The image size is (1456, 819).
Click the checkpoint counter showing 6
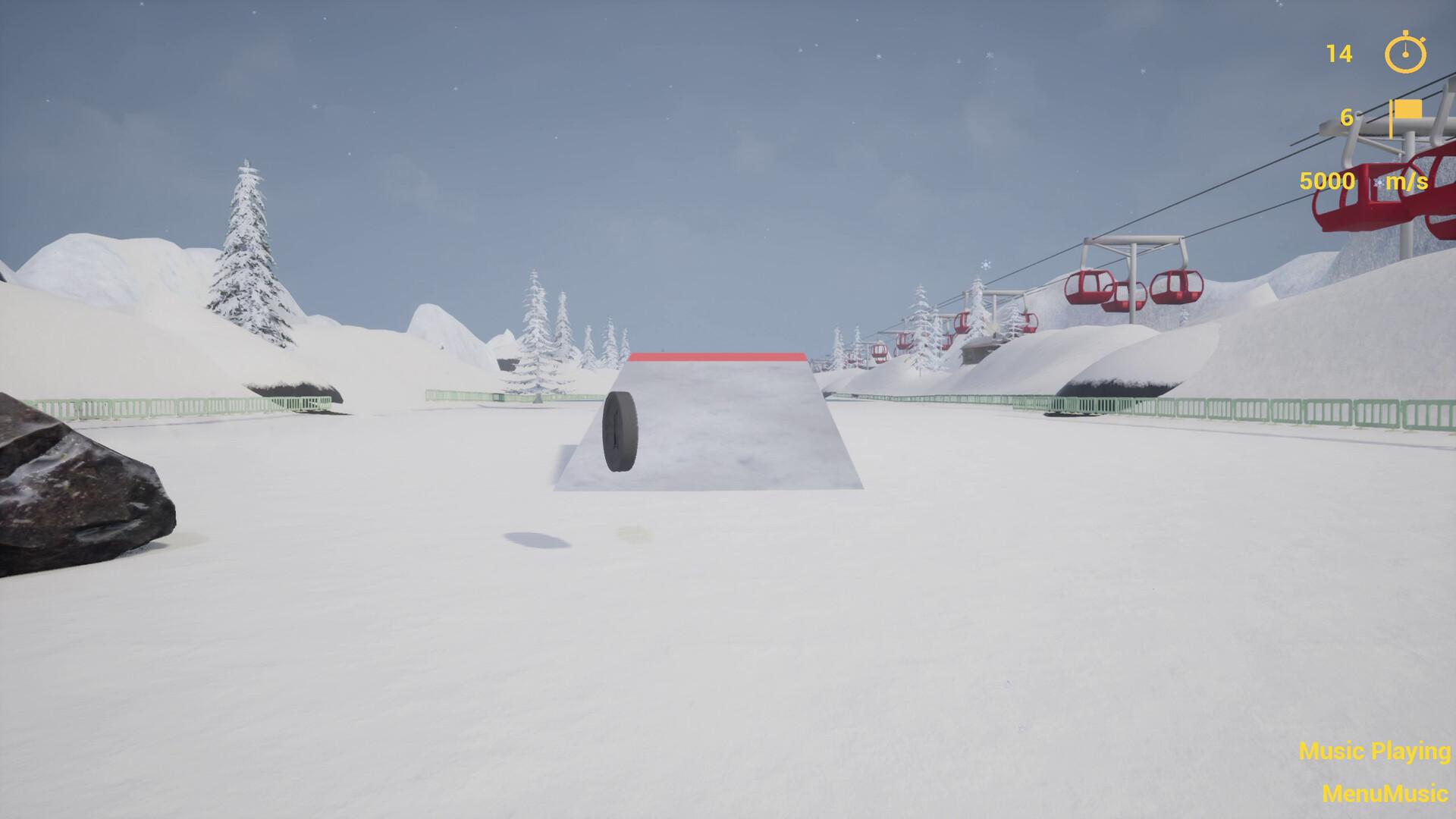click(1348, 118)
